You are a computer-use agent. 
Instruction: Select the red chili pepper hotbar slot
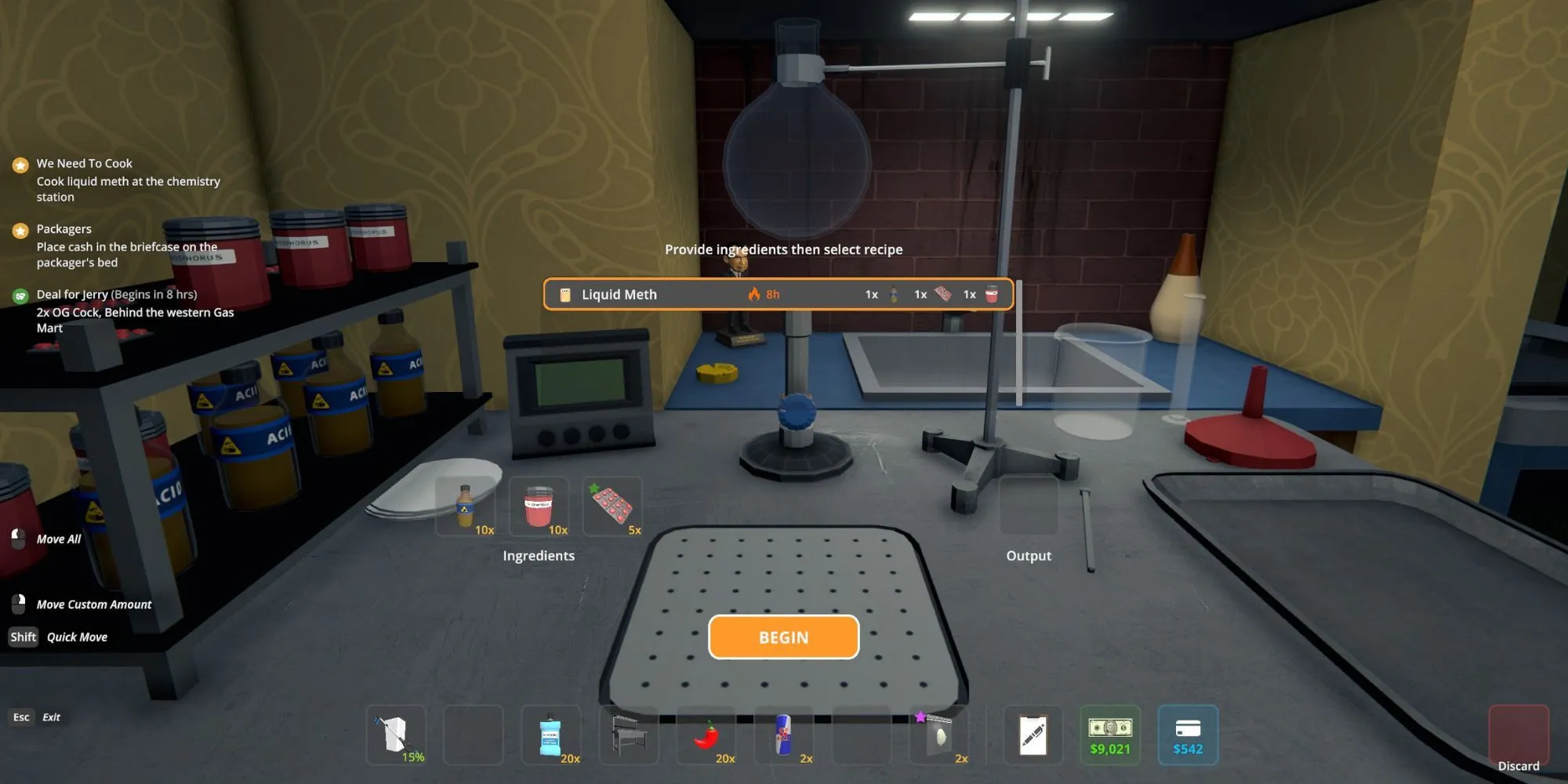706,735
